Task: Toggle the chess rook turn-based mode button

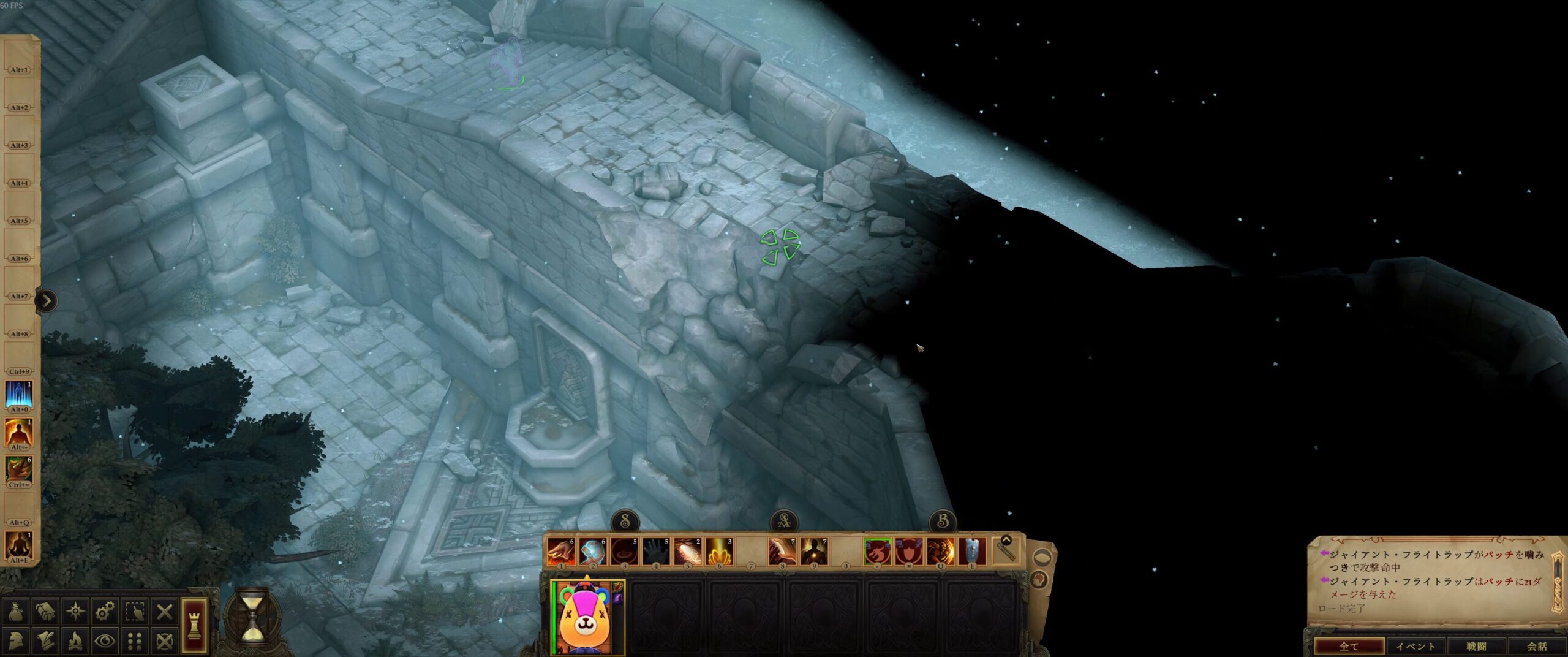Action: (x=194, y=625)
